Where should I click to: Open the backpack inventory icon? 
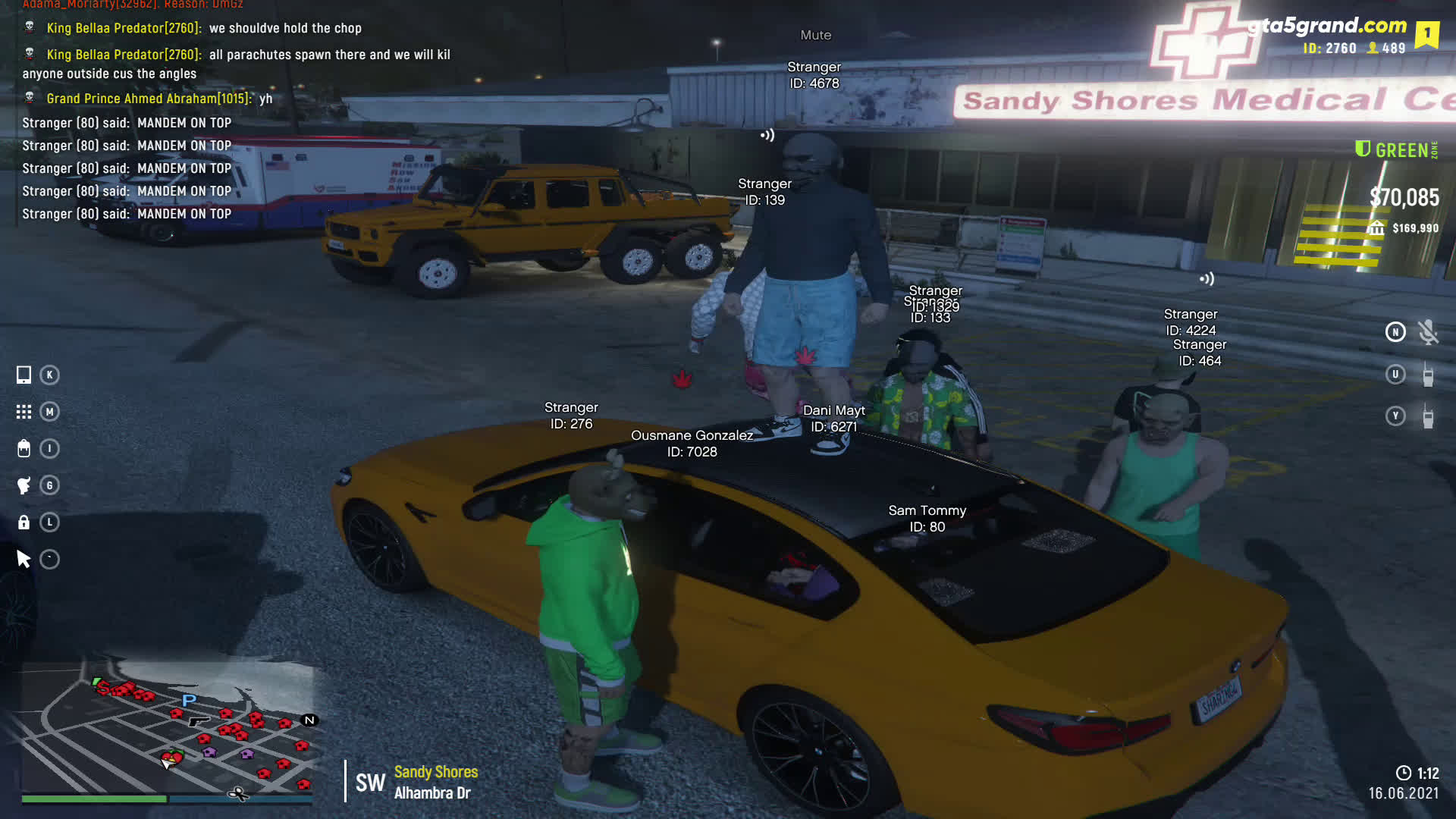click(x=24, y=448)
